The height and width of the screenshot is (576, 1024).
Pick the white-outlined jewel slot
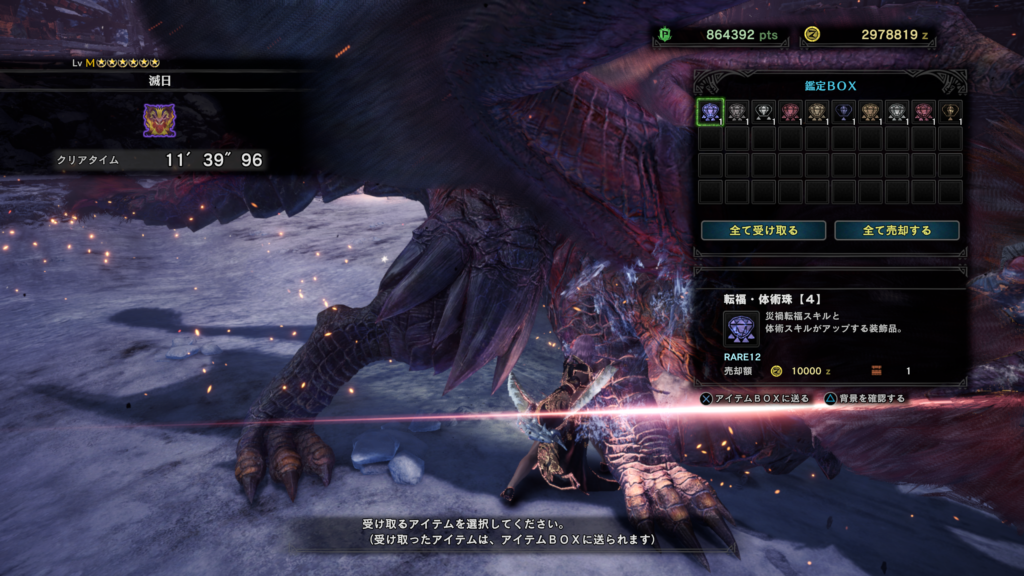click(764, 111)
